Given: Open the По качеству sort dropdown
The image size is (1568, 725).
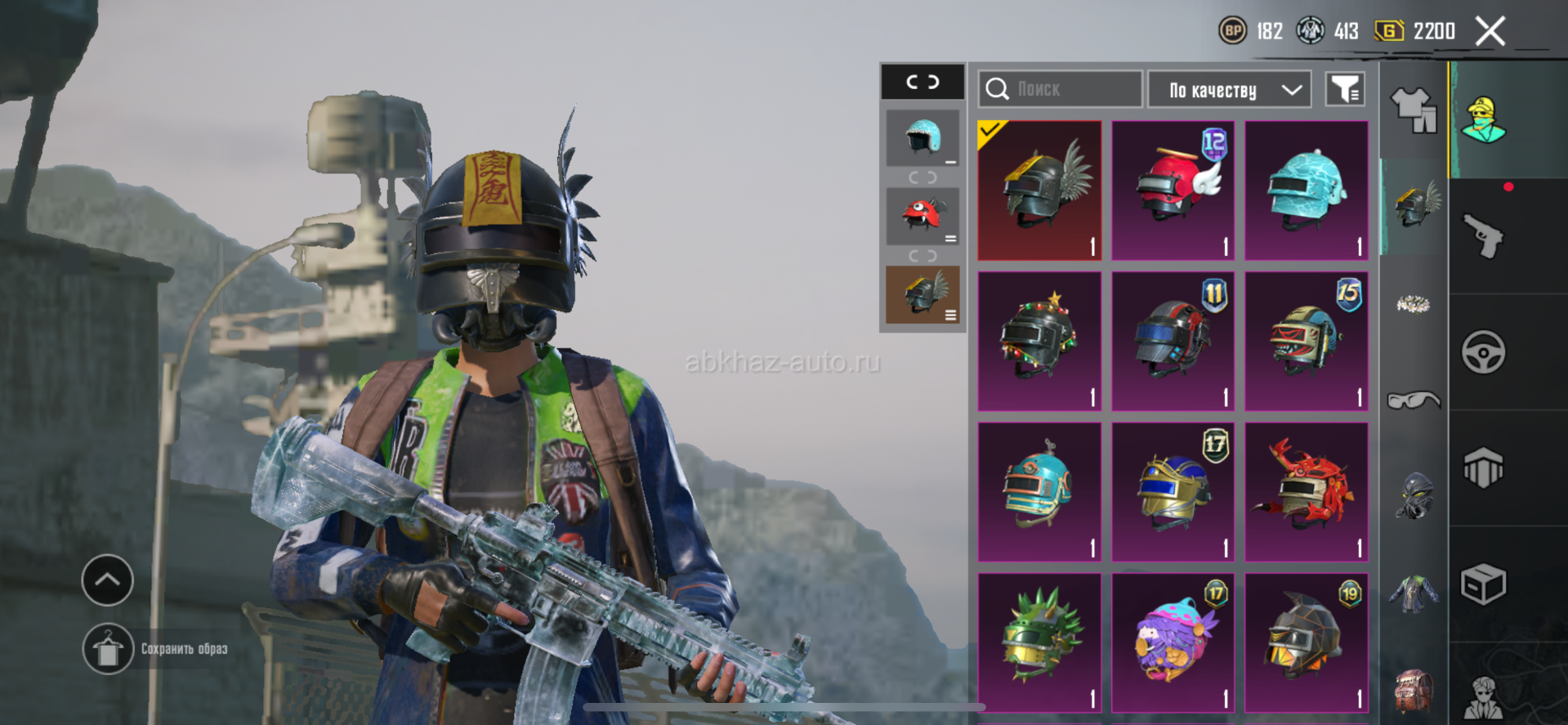Looking at the screenshot, I should pos(1229,90).
